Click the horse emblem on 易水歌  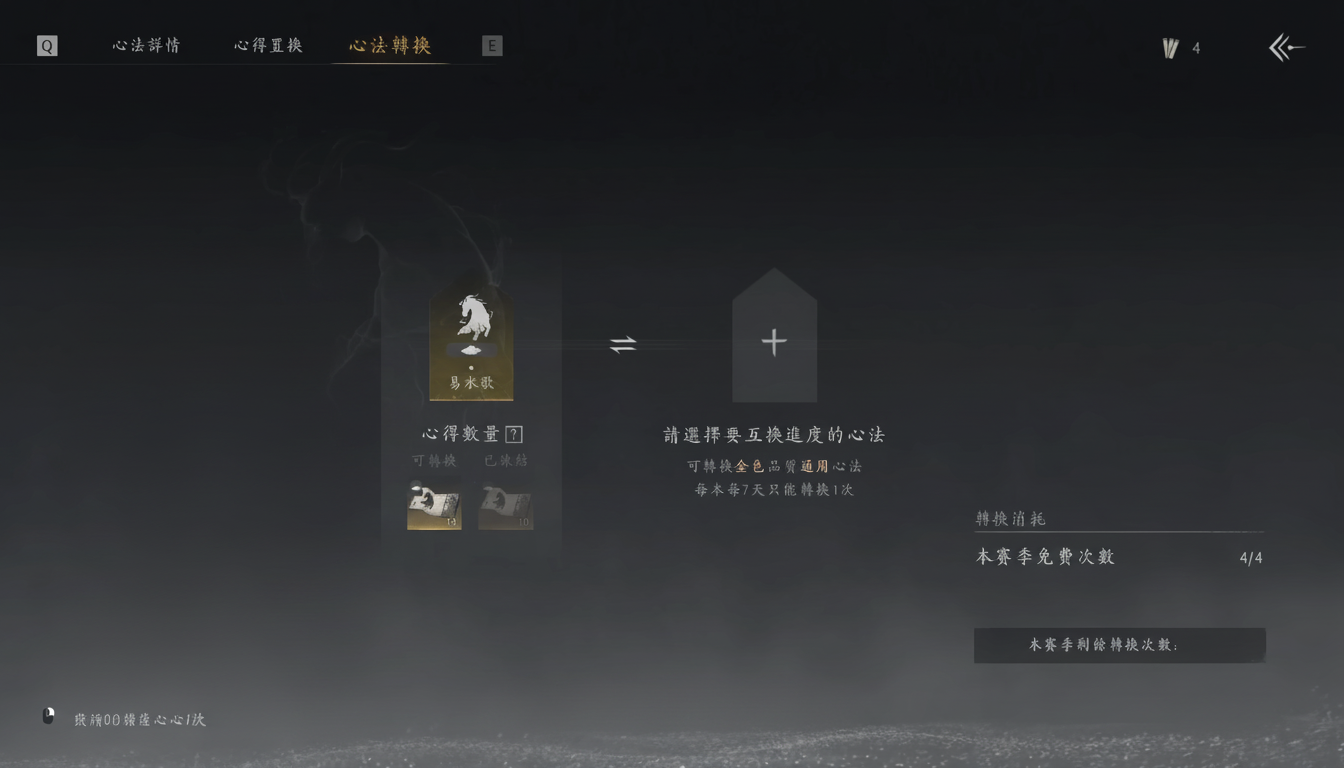pos(471,318)
